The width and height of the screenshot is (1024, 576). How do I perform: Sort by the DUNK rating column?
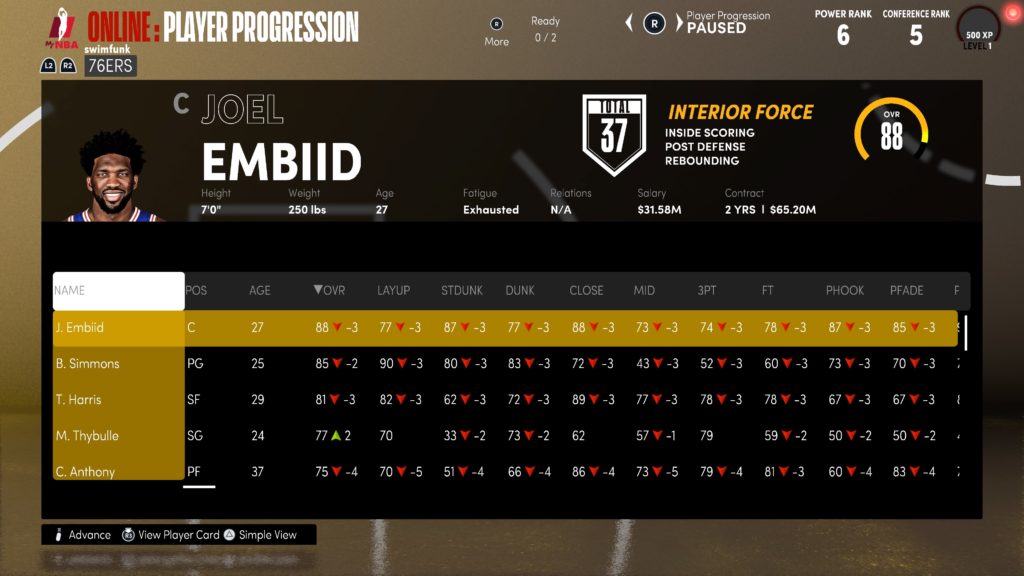click(x=520, y=291)
